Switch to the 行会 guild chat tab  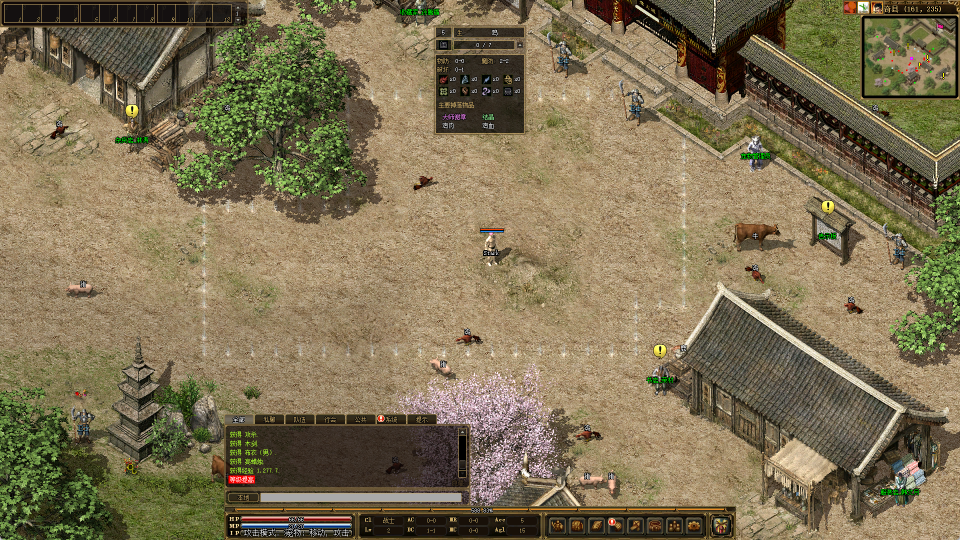328,420
